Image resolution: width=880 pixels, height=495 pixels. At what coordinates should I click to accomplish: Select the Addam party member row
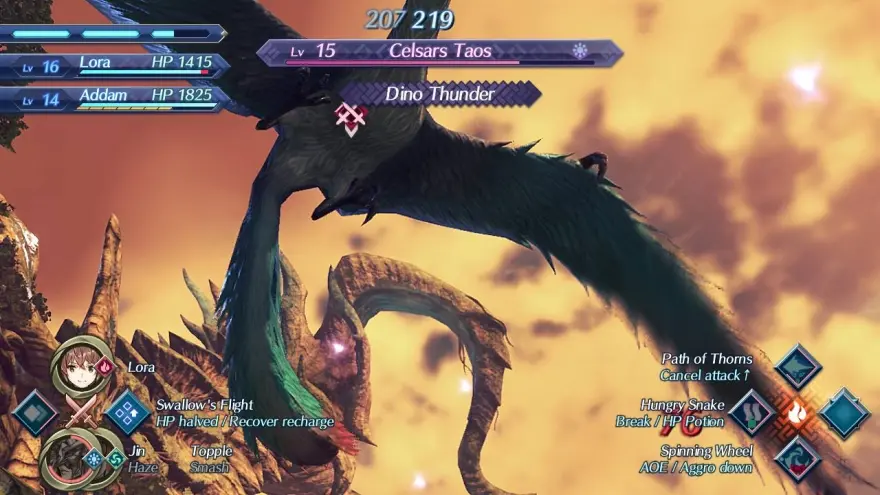point(115,100)
